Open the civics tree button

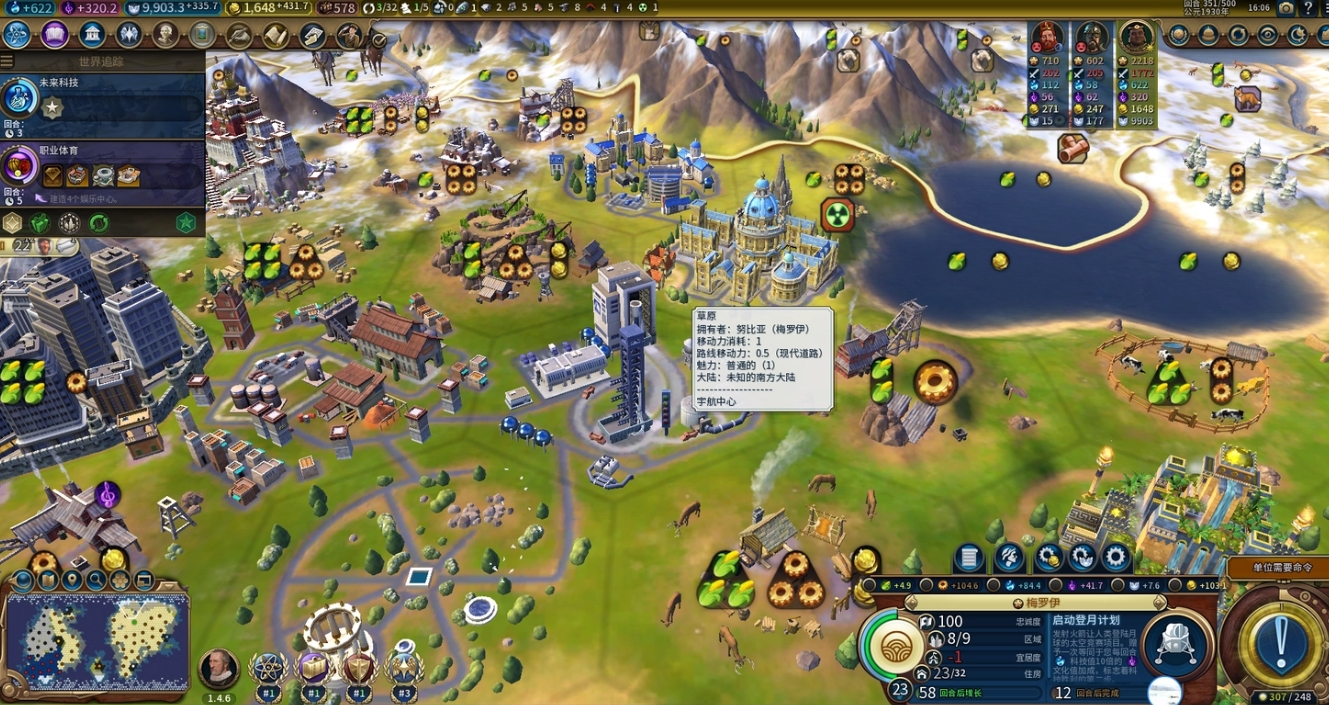point(54,35)
